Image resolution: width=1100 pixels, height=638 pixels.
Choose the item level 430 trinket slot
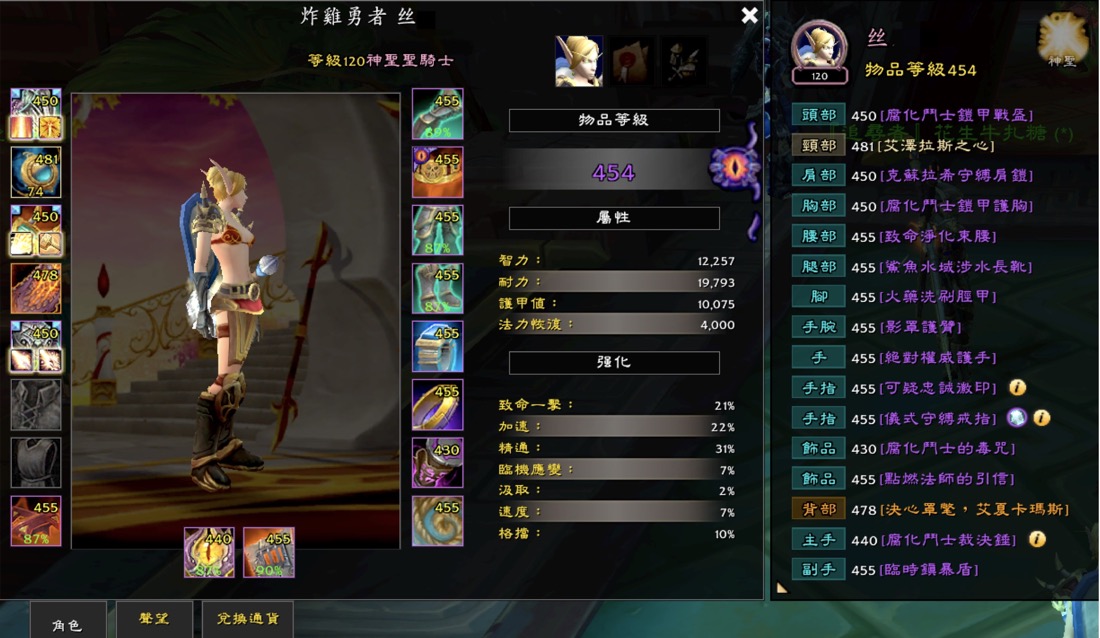(437, 462)
